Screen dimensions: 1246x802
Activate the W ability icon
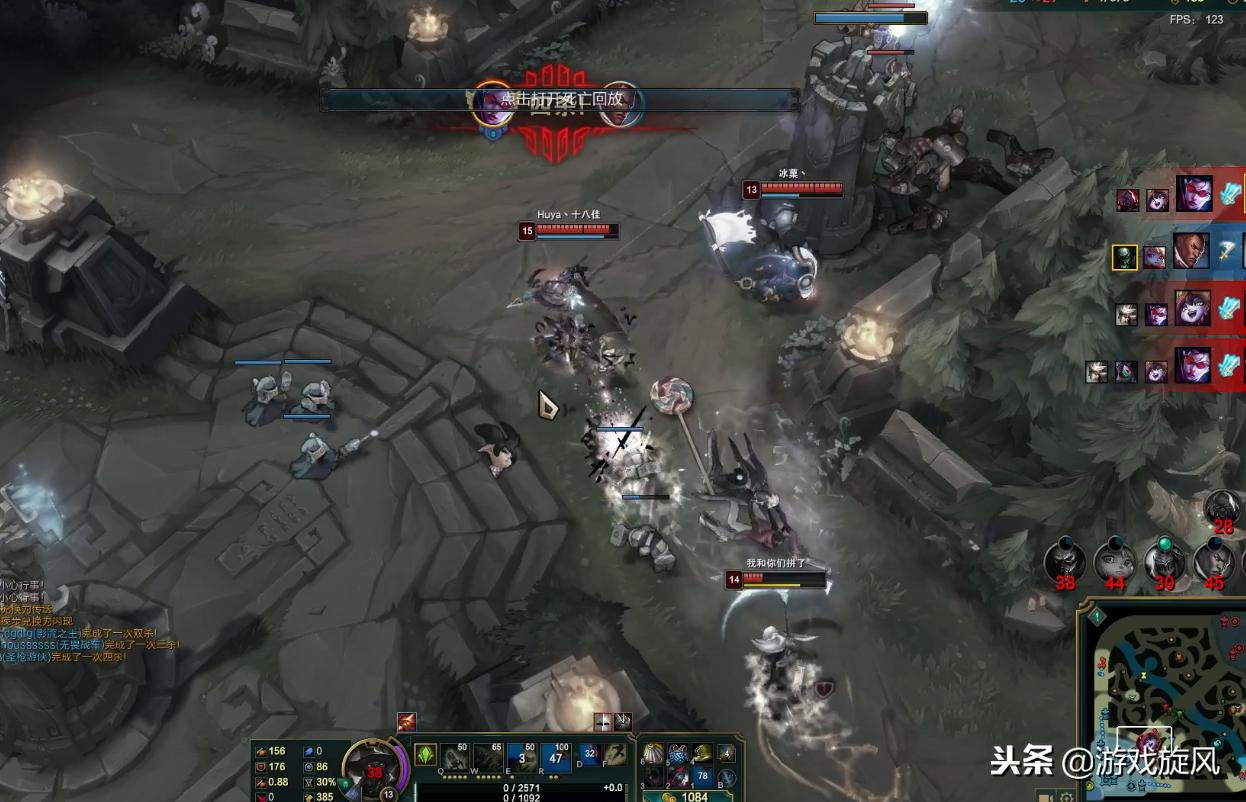488,757
